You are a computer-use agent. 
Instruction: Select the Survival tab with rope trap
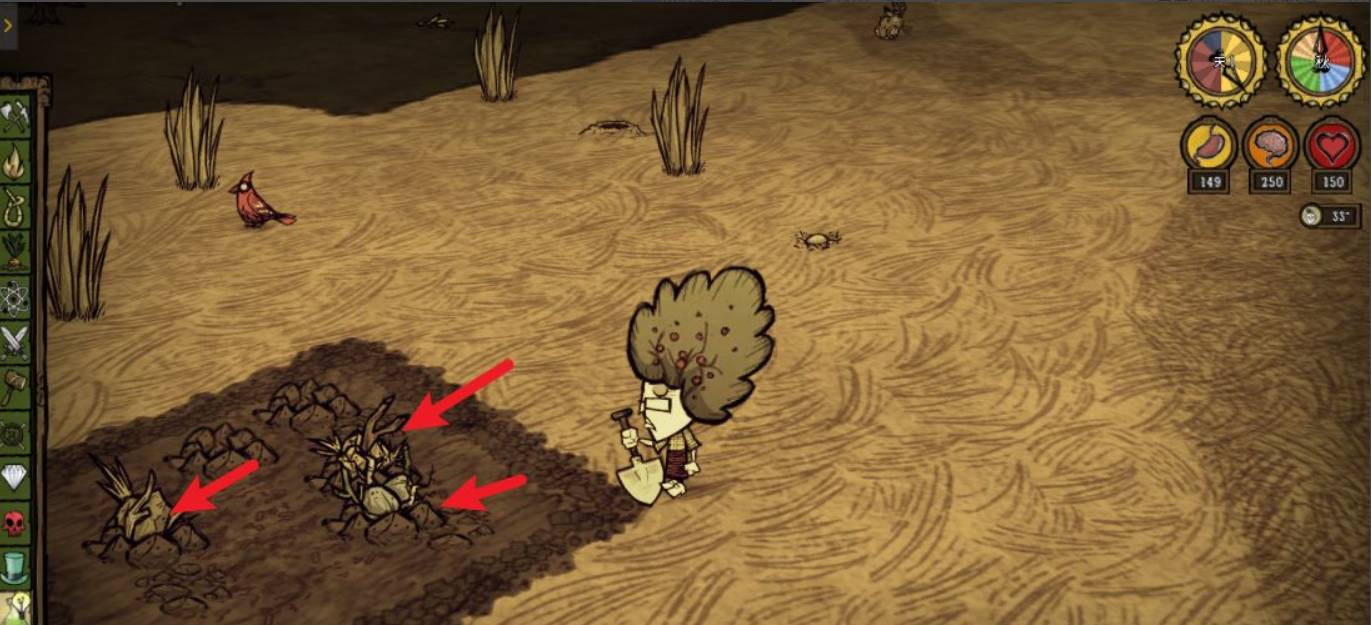14,208
